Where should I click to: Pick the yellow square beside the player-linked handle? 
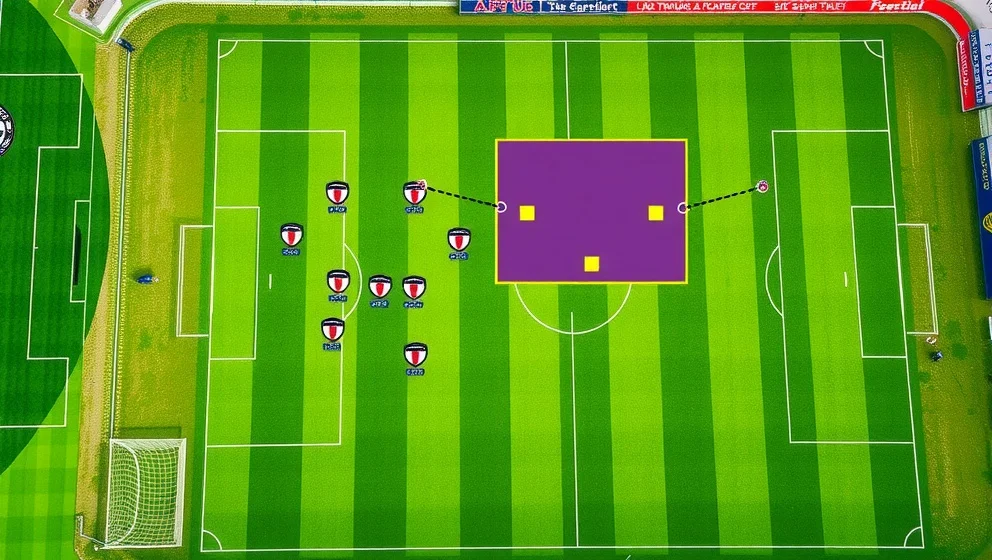tap(527, 213)
